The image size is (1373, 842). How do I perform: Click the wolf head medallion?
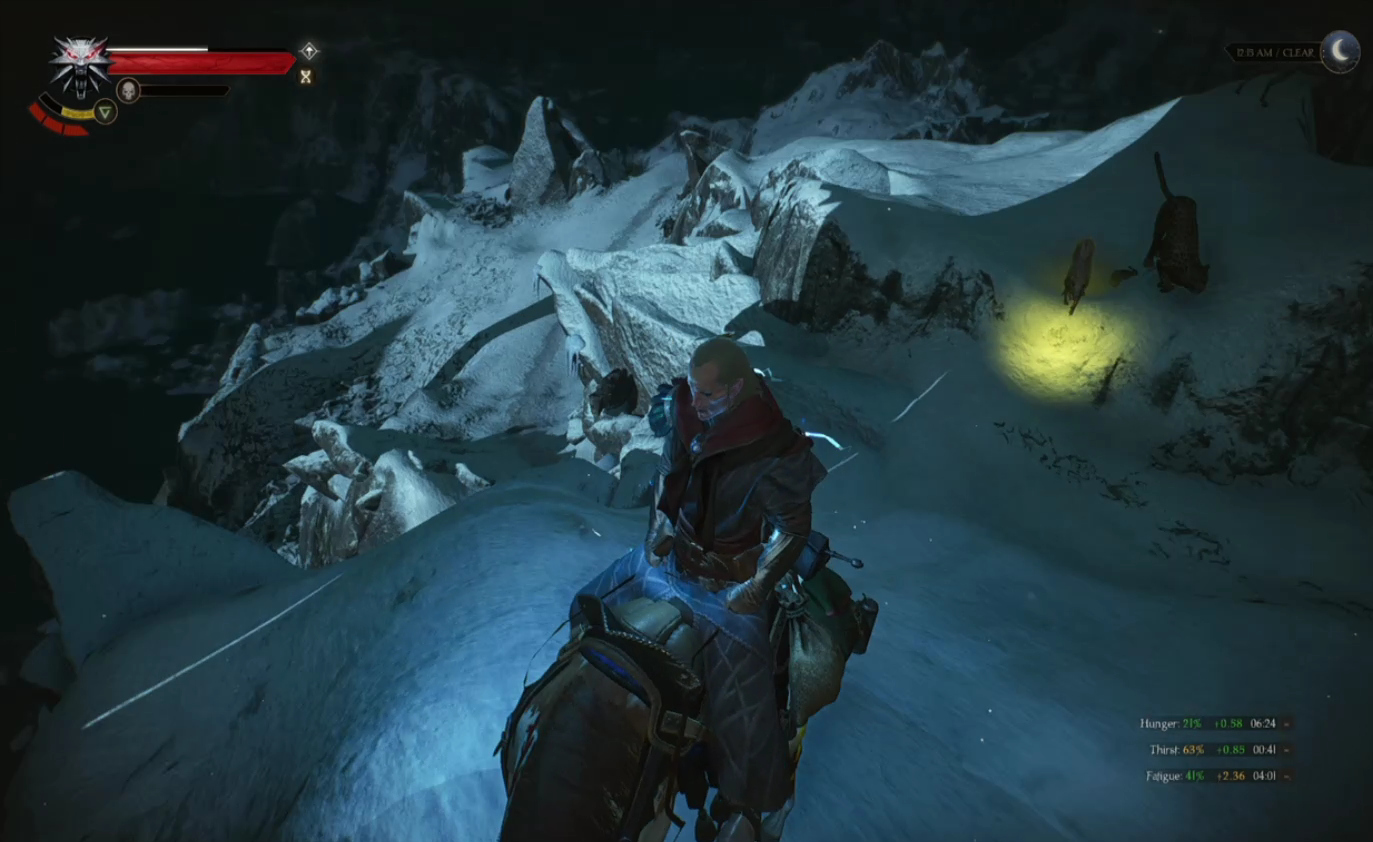point(80,64)
